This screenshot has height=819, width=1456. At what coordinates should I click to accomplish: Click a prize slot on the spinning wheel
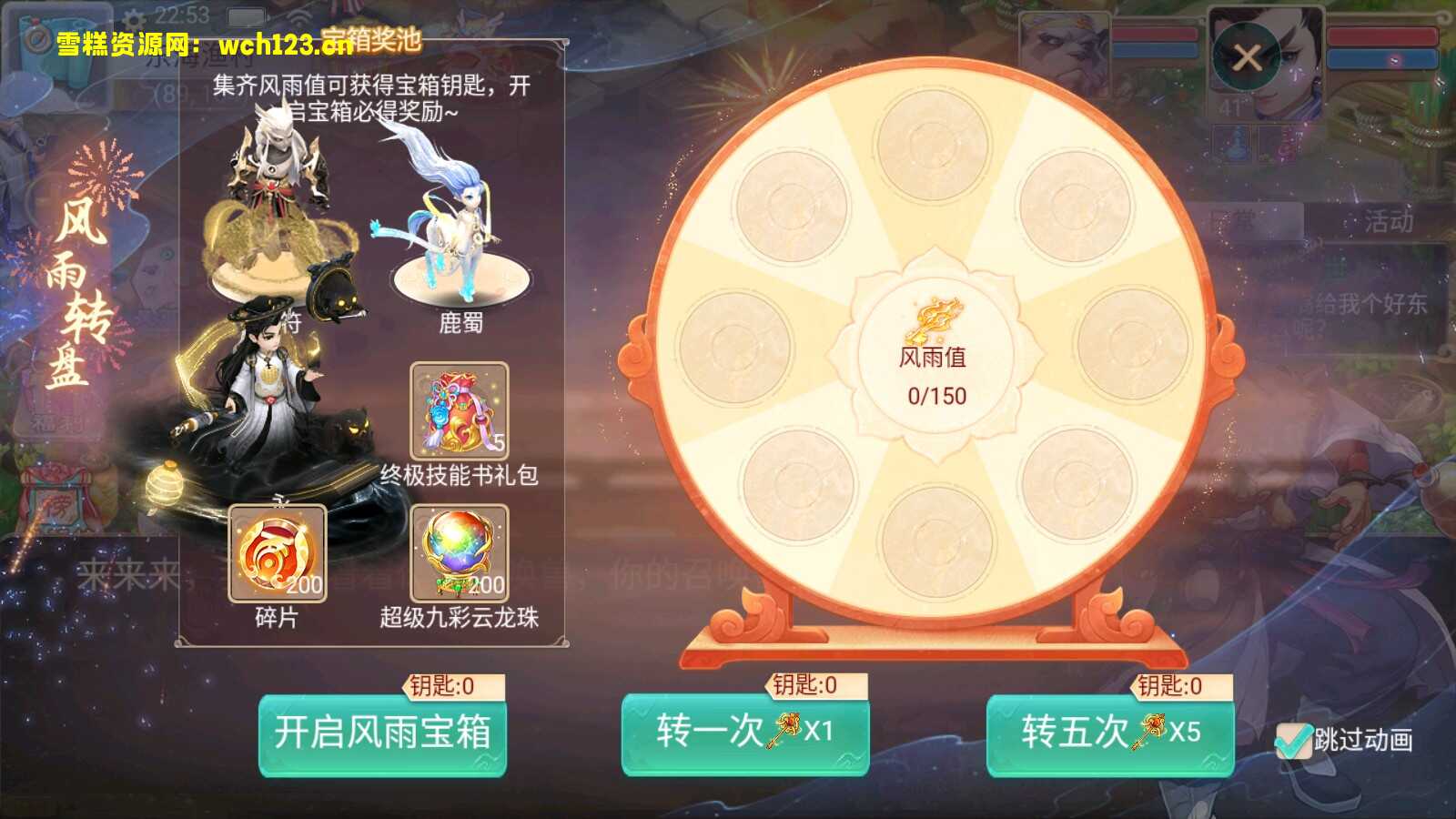click(931, 147)
